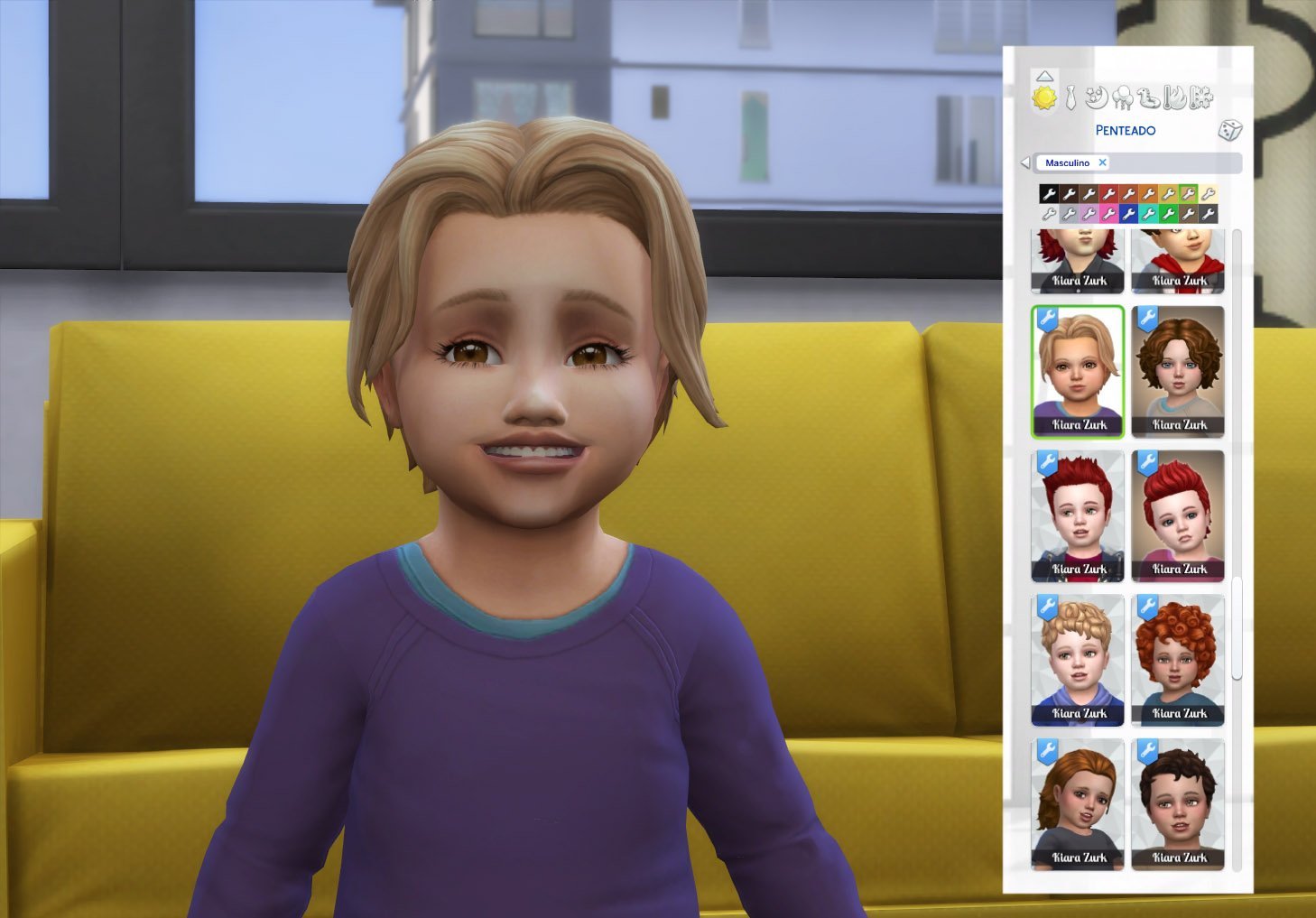Pick the black hair color swatch
Image resolution: width=1316 pixels, height=918 pixels.
(1048, 193)
